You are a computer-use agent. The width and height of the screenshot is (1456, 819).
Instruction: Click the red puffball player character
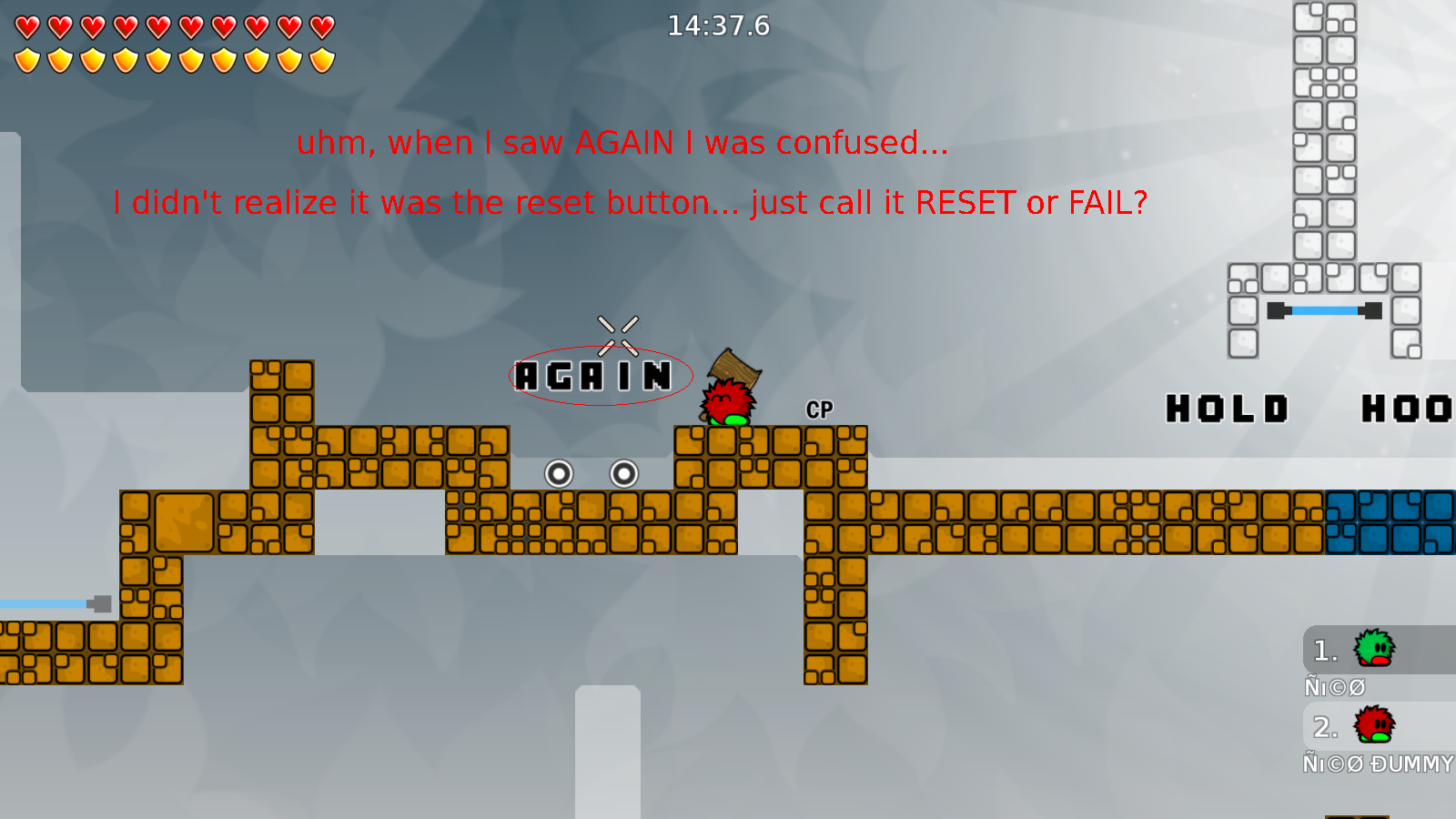(x=726, y=403)
